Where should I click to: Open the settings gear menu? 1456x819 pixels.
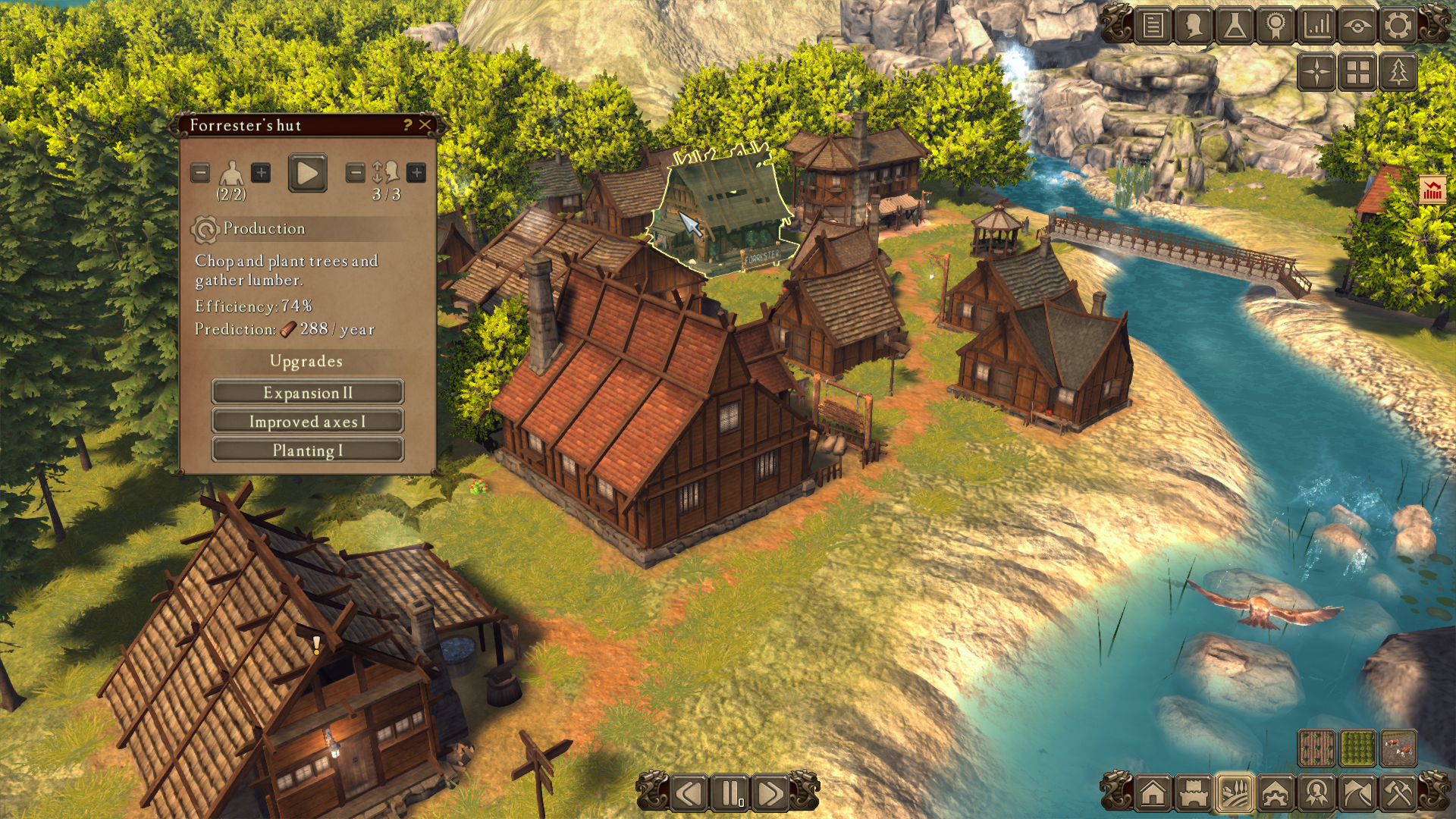1398,26
